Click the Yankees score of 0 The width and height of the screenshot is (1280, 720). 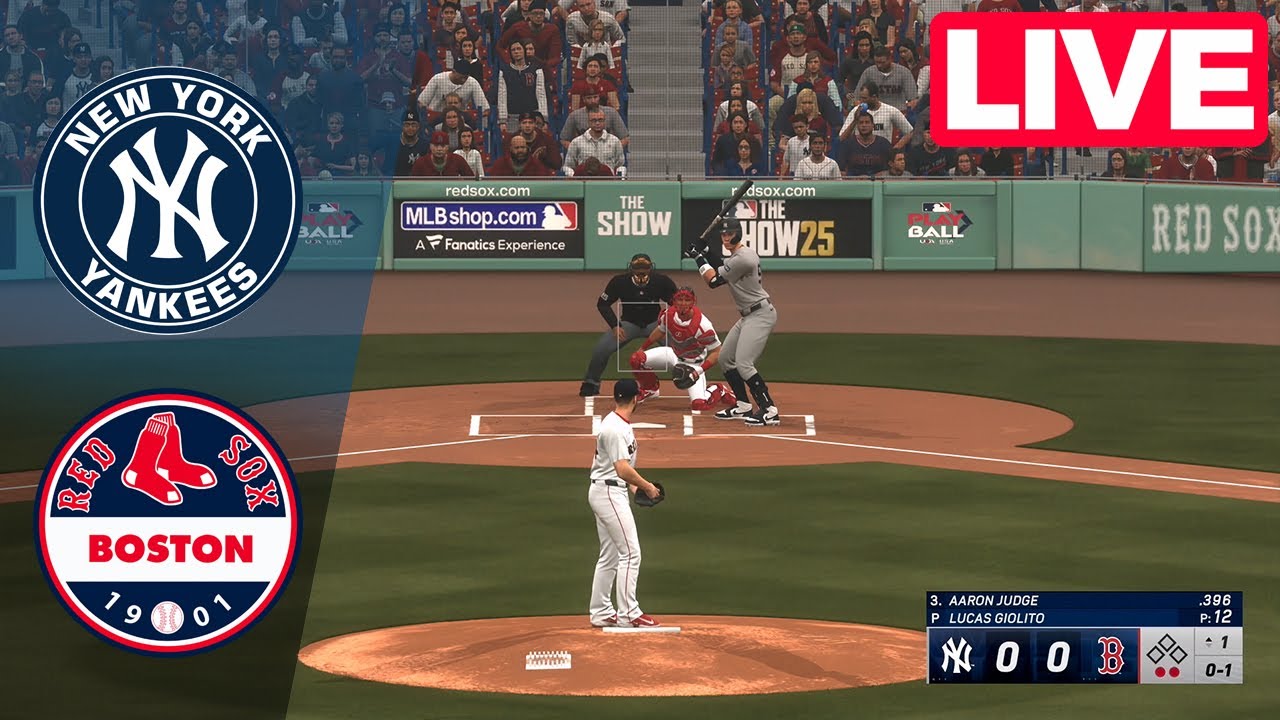pos(1007,656)
